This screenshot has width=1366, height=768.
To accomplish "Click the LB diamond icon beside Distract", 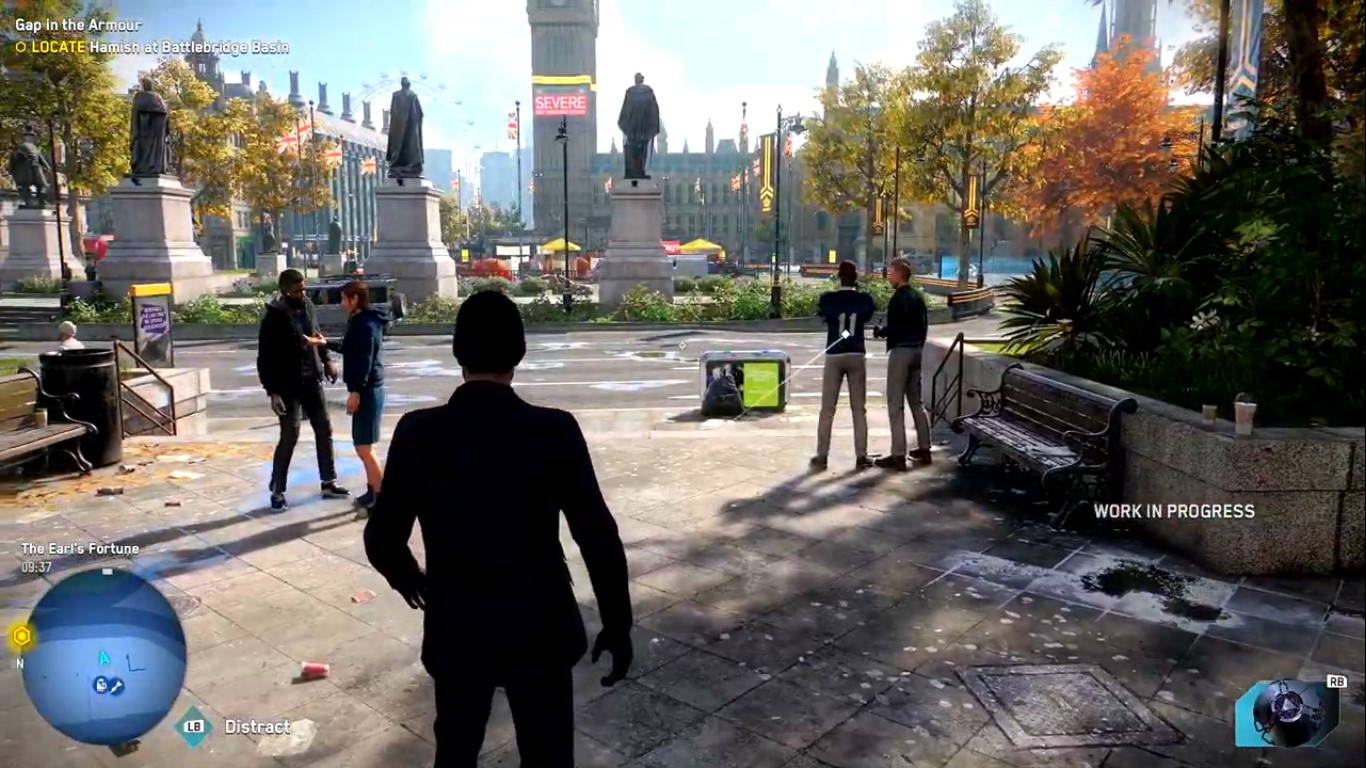I will (191, 727).
